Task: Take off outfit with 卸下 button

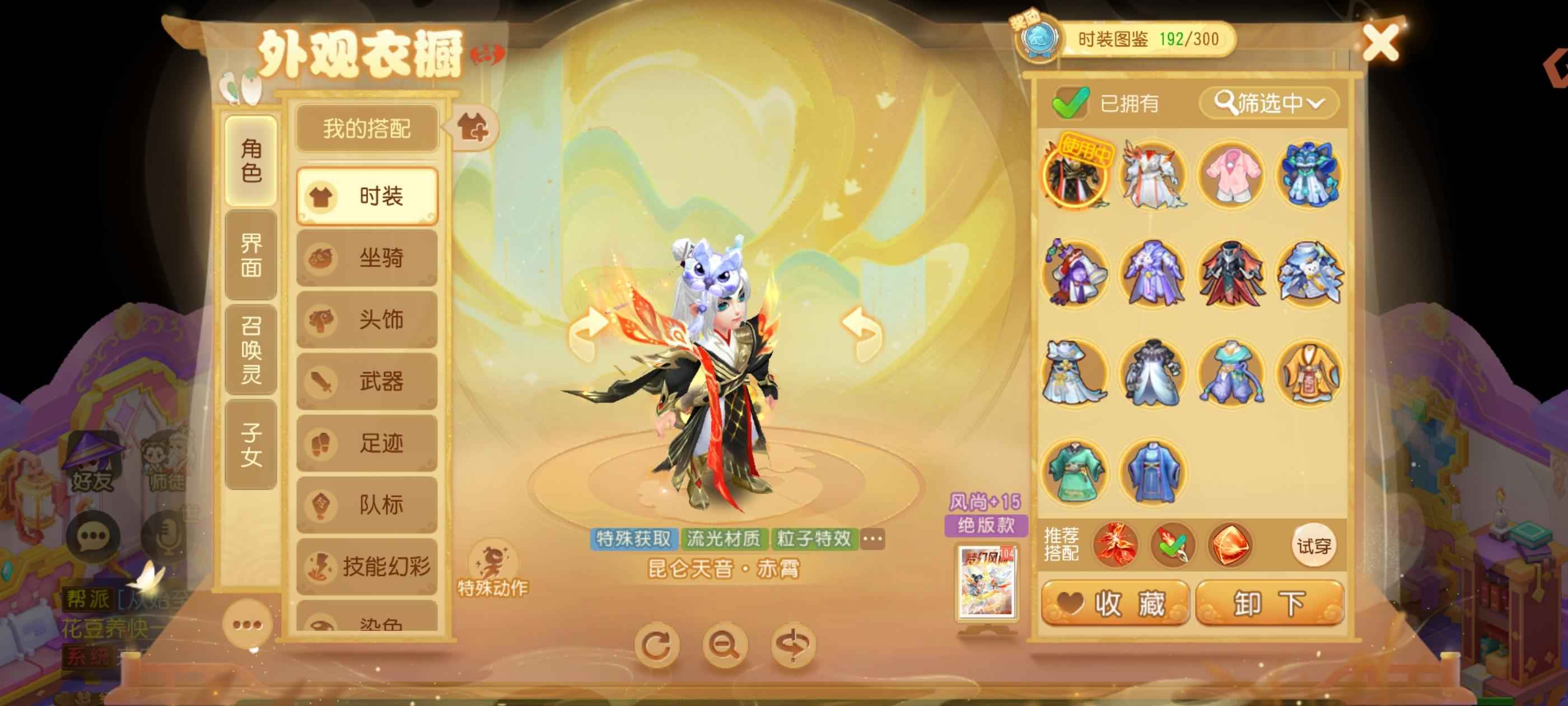Action: (1270, 603)
